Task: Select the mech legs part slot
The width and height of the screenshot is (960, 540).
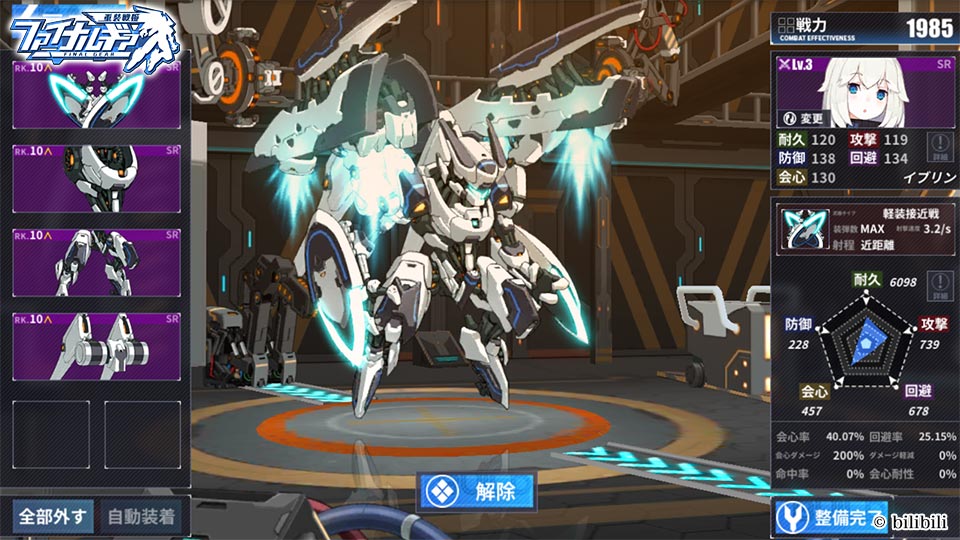Action: coord(96,262)
